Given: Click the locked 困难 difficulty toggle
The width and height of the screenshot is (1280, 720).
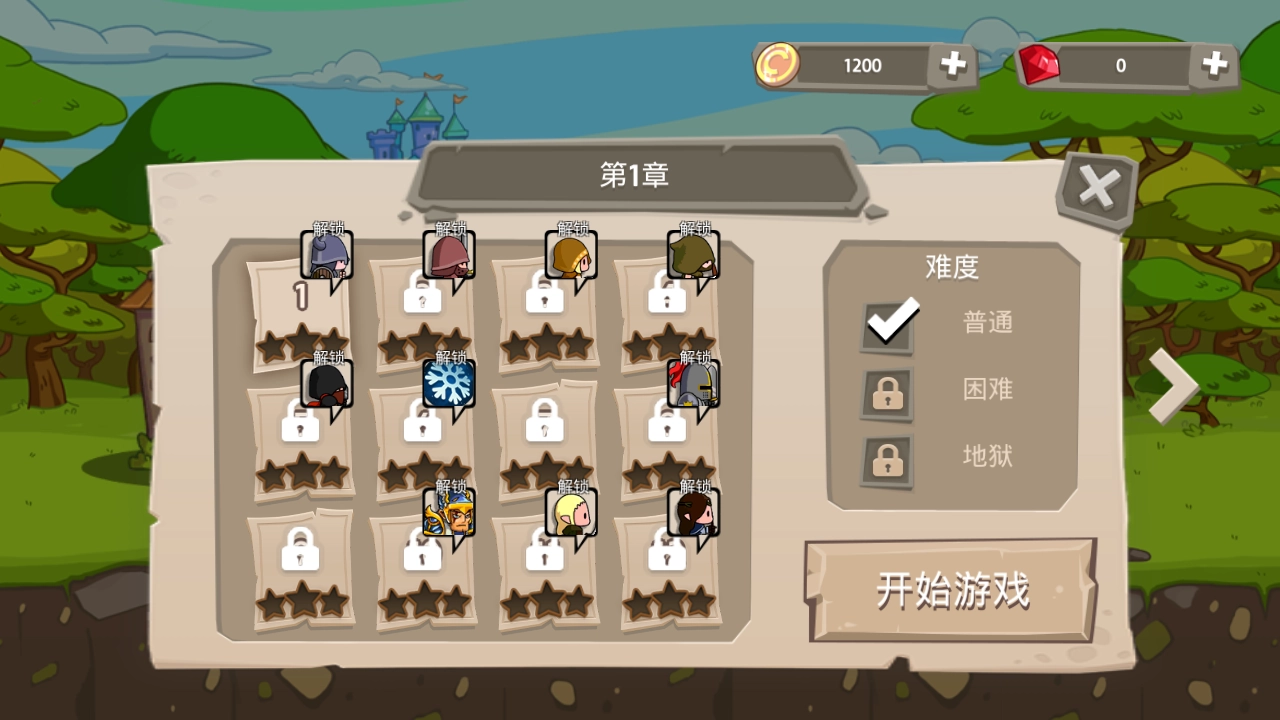Looking at the screenshot, I should click(x=886, y=393).
